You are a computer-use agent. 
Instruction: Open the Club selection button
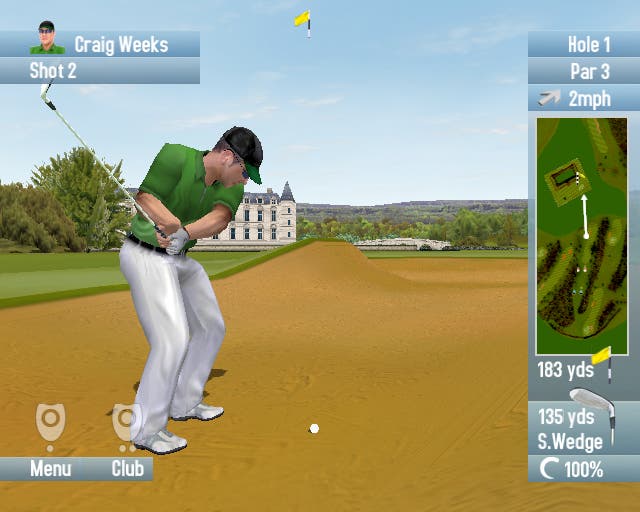(127, 468)
